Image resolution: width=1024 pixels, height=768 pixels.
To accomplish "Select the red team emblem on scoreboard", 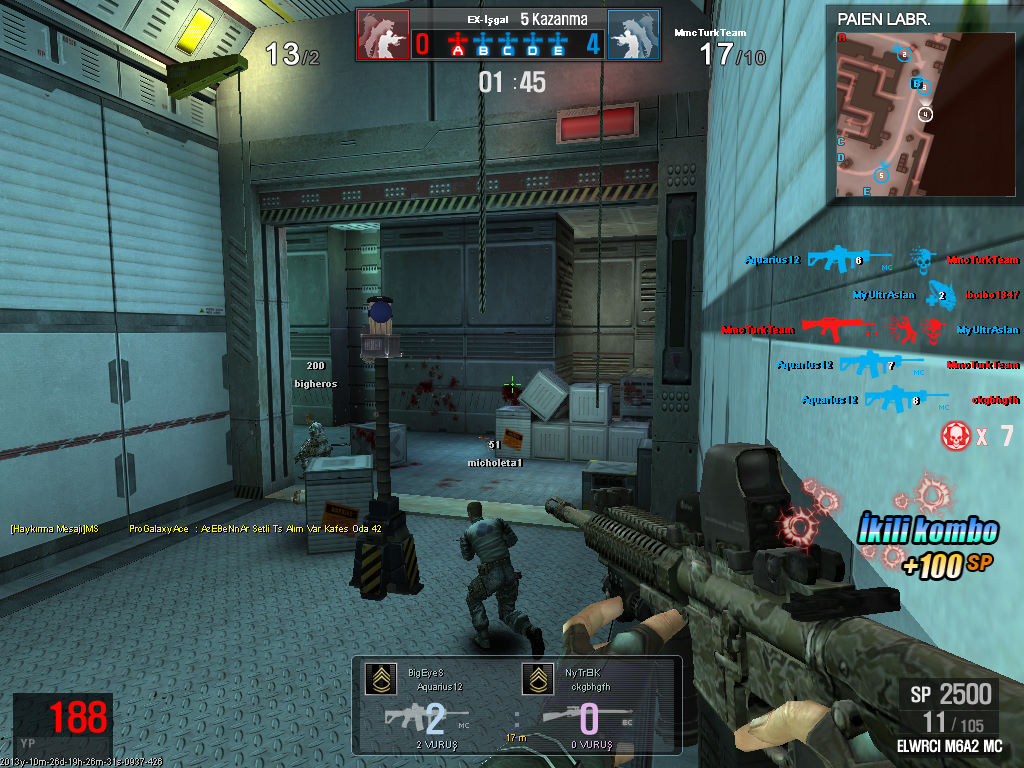I will (x=382, y=35).
